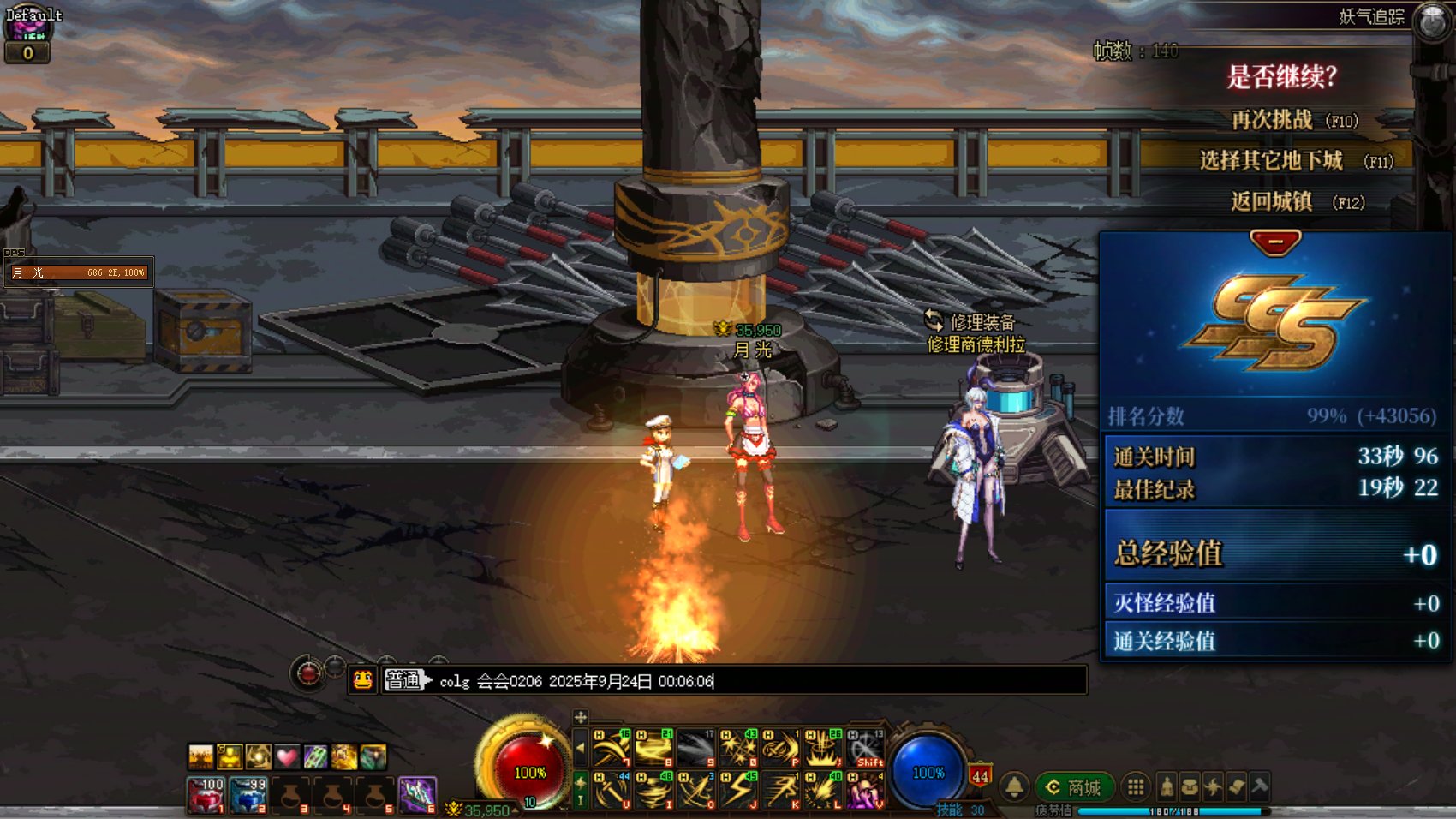Open the skills shuriken icon
Image resolution: width=1456 pixels, height=819 pixels.
click(1213, 786)
